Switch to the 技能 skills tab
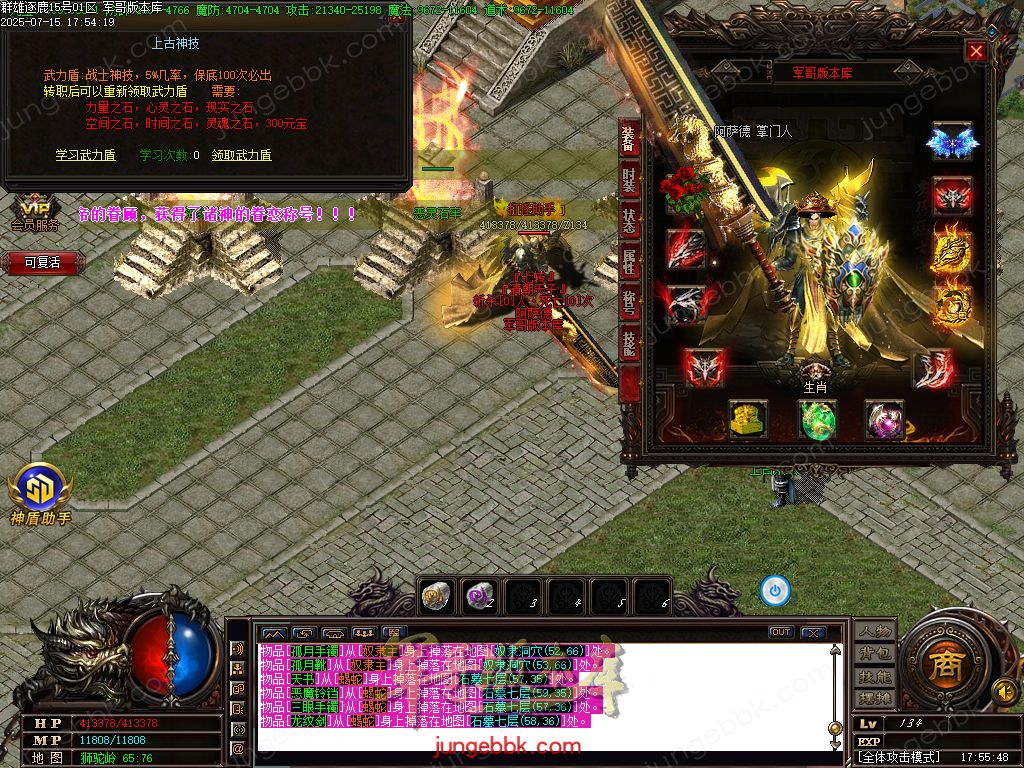The width and height of the screenshot is (1024, 768). [x=629, y=344]
